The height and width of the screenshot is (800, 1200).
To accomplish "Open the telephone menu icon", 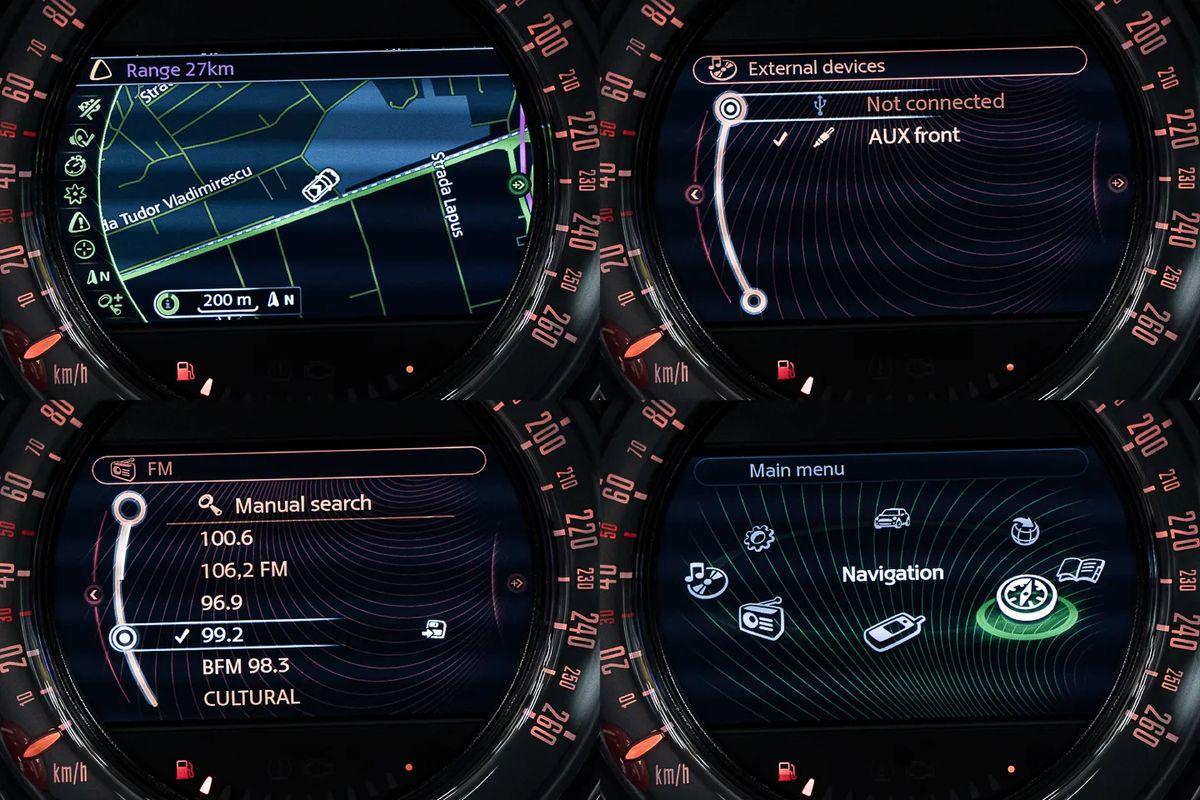I will (893, 632).
